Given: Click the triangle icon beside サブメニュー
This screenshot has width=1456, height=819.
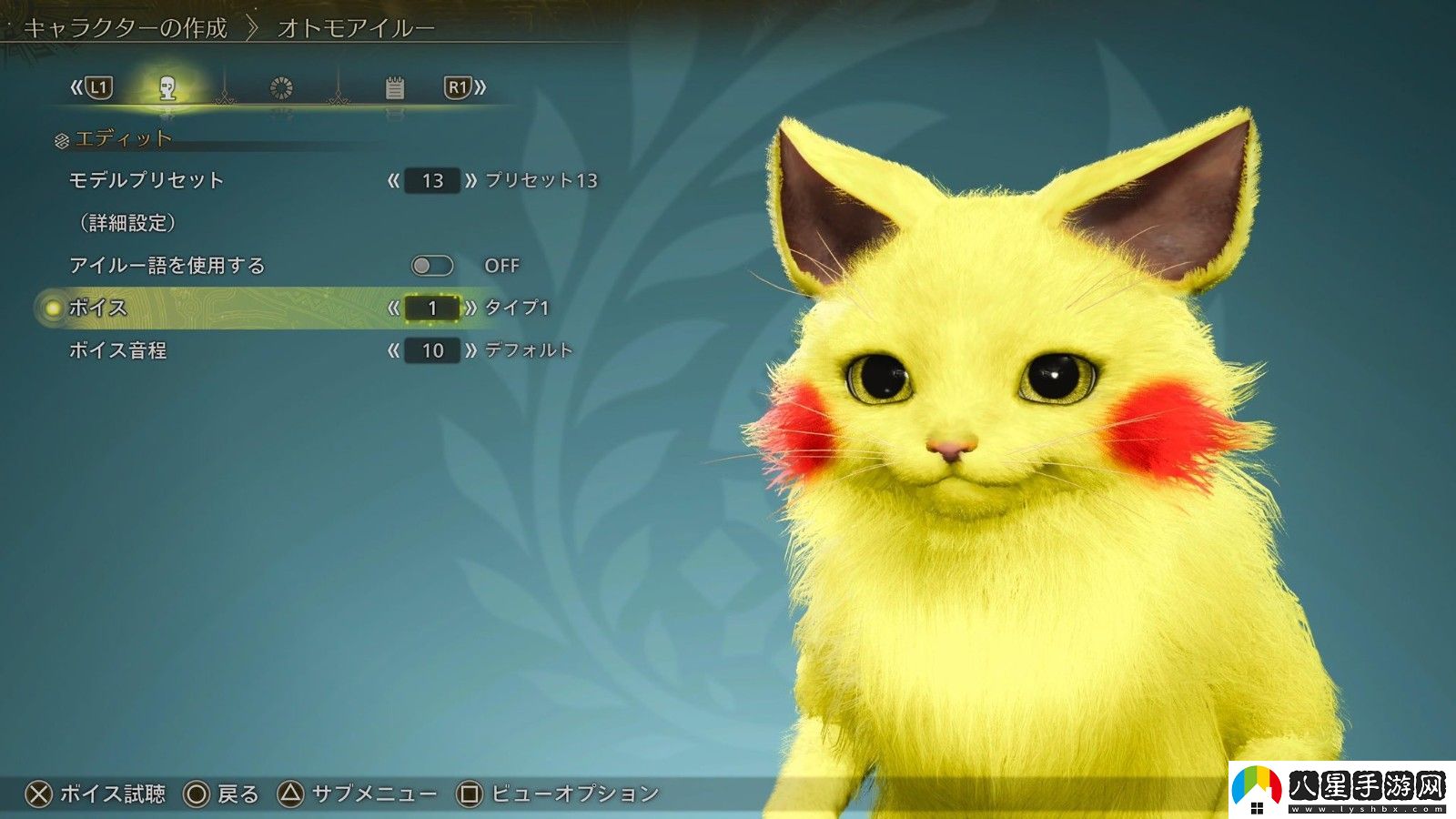Looking at the screenshot, I should click(x=289, y=792).
